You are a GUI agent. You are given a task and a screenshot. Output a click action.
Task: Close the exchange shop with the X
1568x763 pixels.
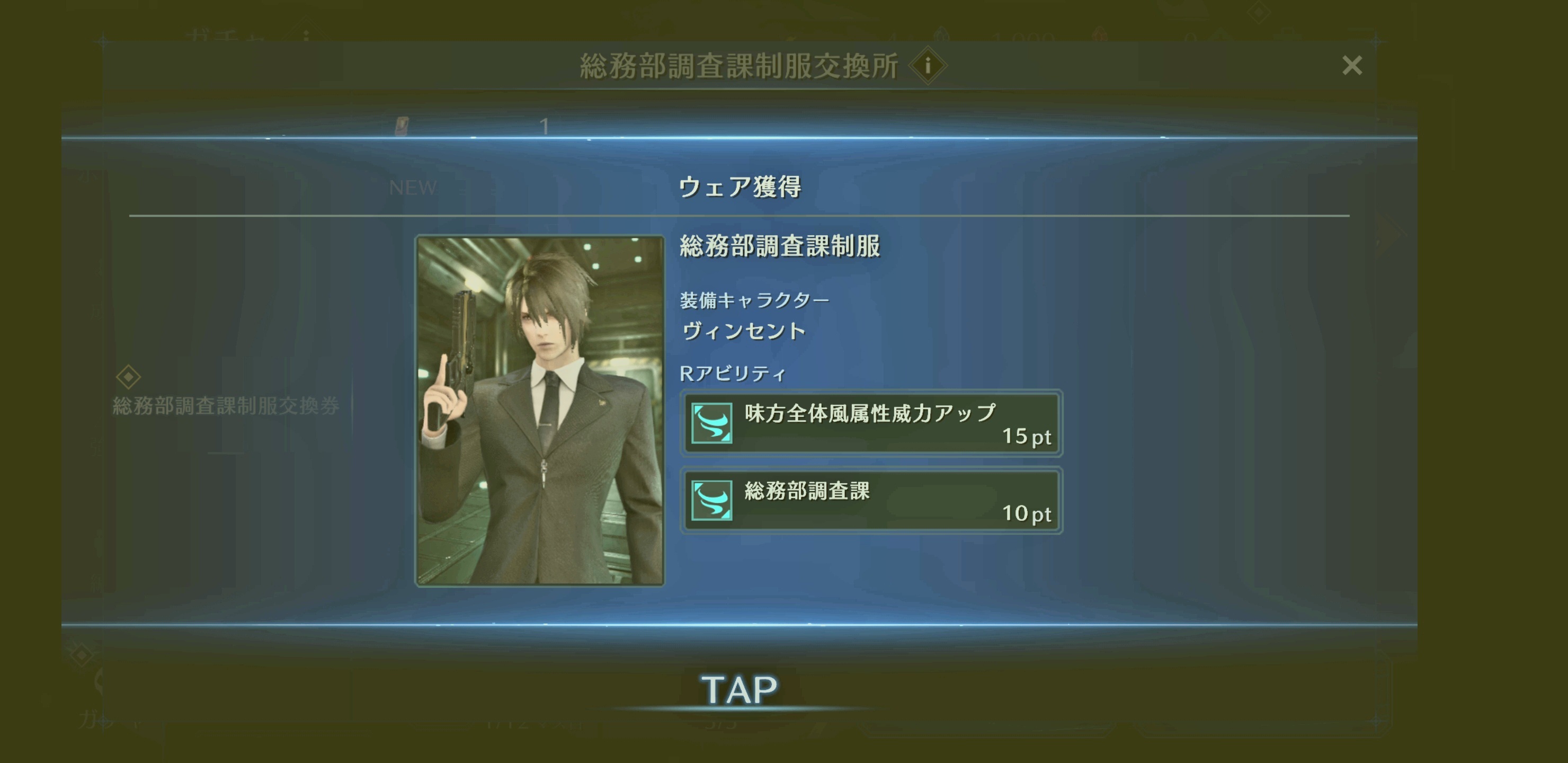pos(1351,65)
